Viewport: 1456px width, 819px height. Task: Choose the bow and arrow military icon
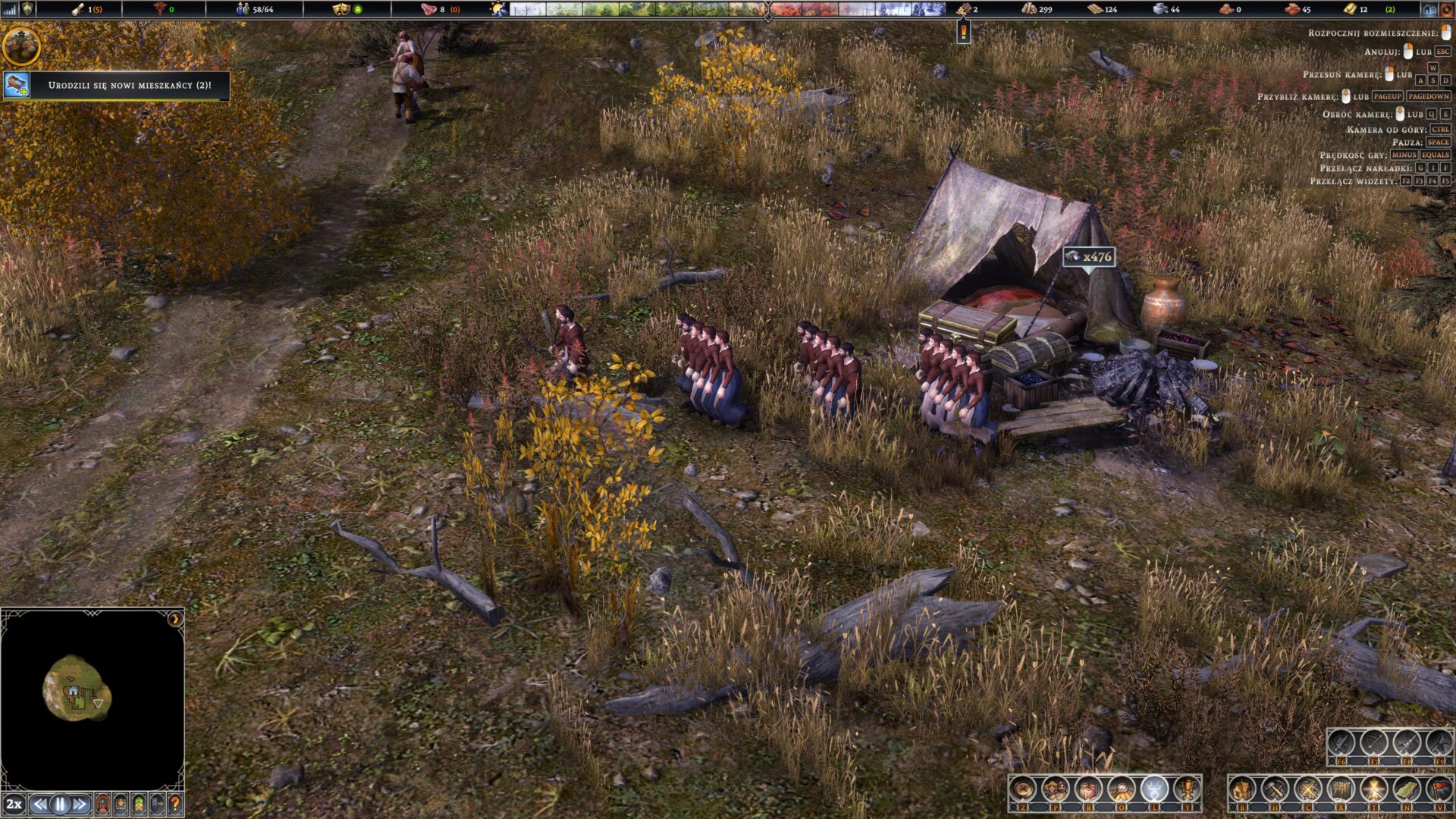pos(1373,743)
